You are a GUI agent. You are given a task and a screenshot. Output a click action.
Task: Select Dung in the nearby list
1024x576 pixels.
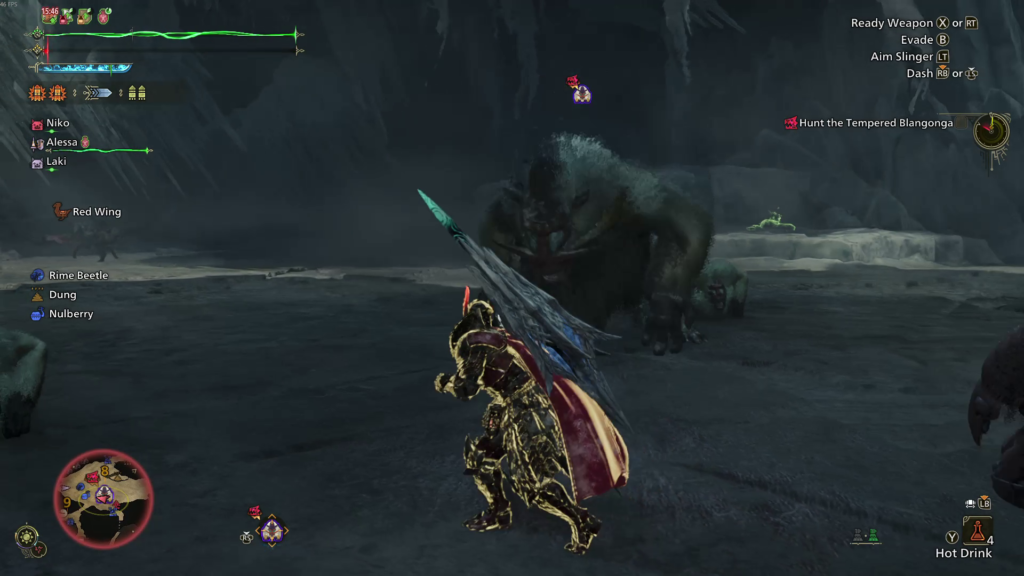[x=62, y=295]
